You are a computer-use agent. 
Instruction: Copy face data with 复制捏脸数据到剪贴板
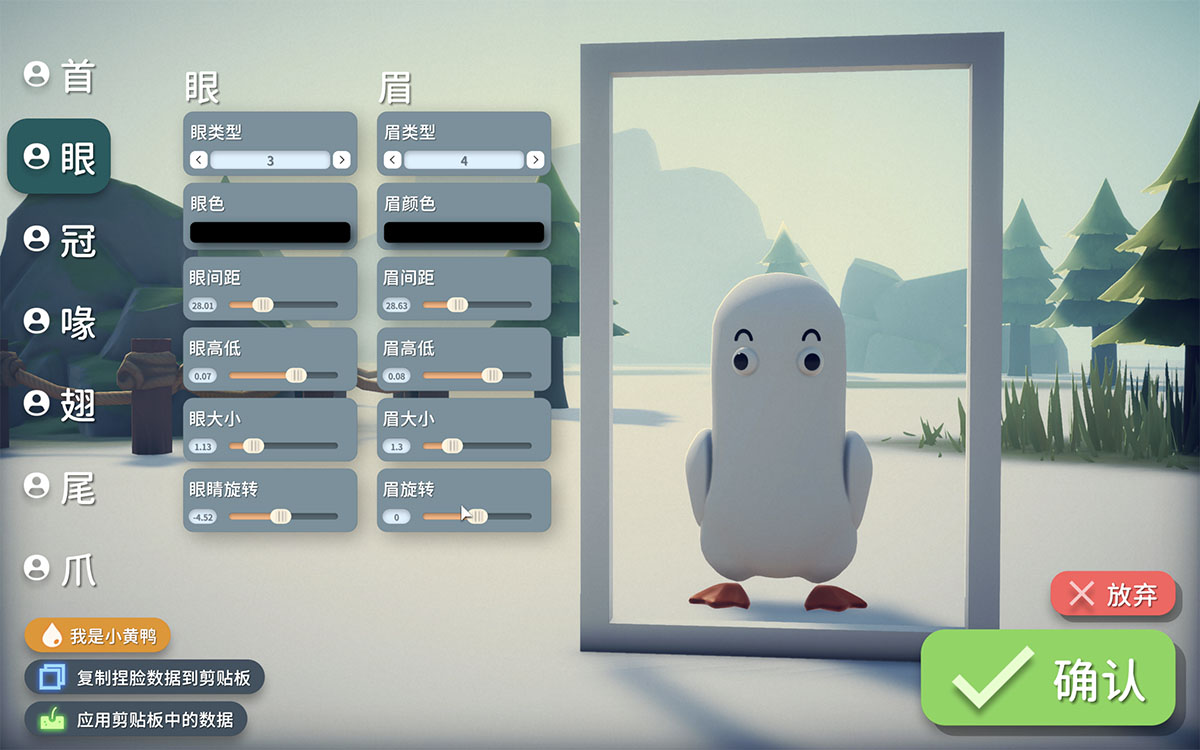pos(145,678)
